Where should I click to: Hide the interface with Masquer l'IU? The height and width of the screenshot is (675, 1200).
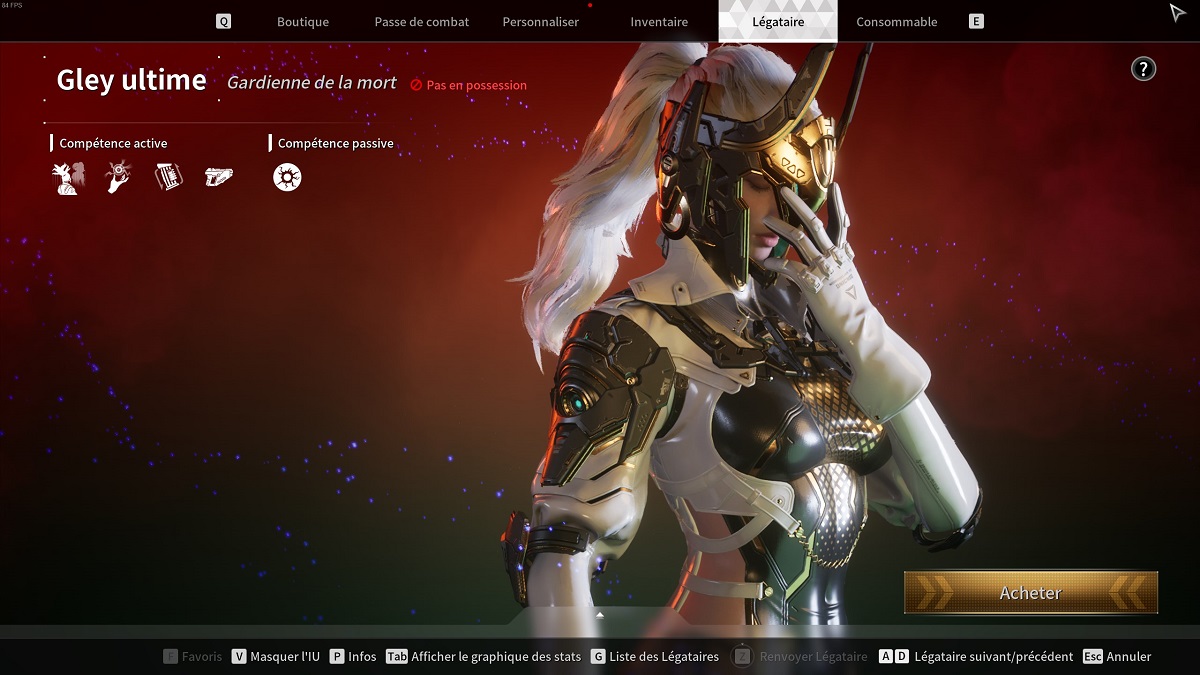[x=276, y=657]
